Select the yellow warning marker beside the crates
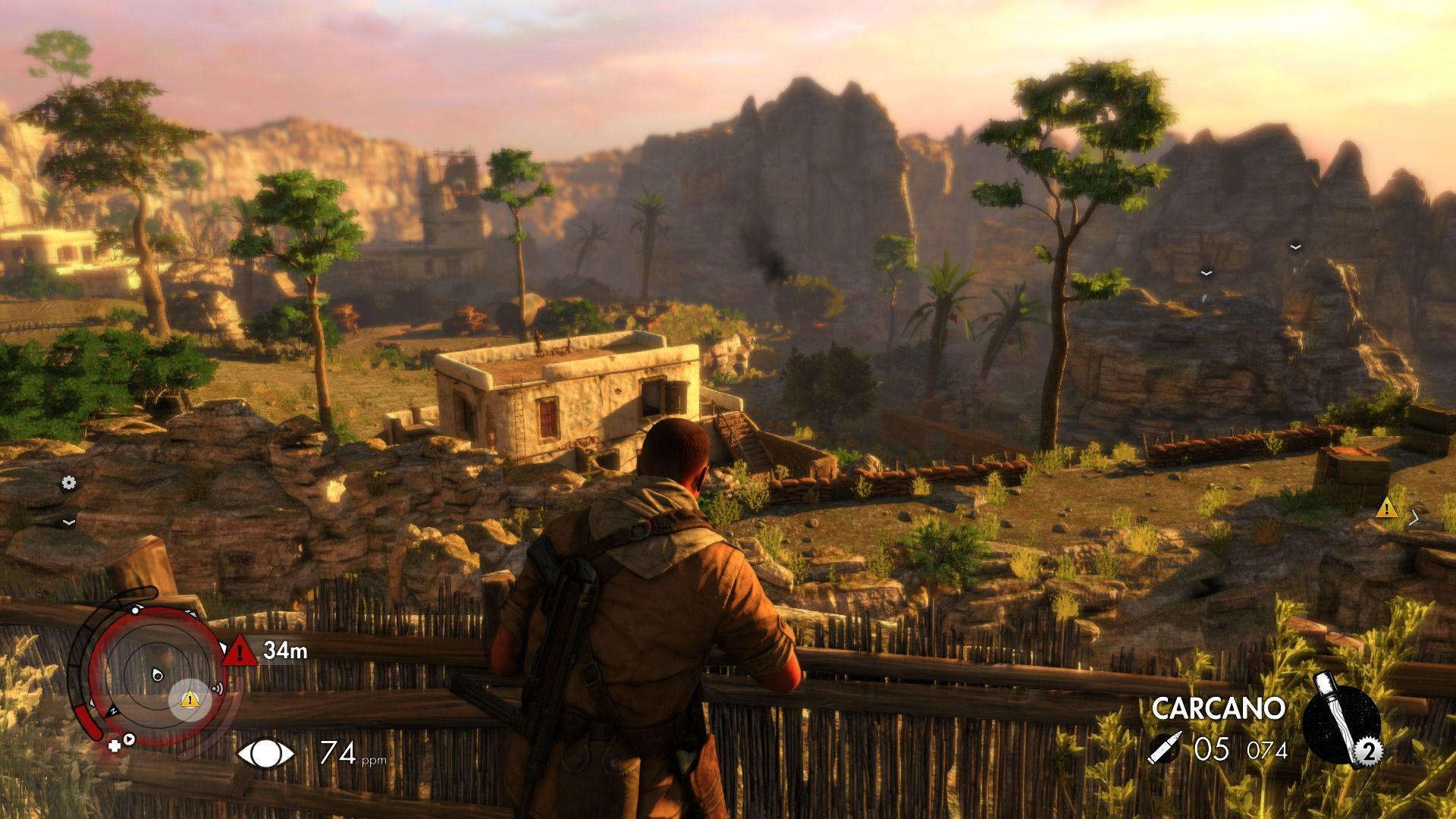1456x819 pixels. 1387,507
